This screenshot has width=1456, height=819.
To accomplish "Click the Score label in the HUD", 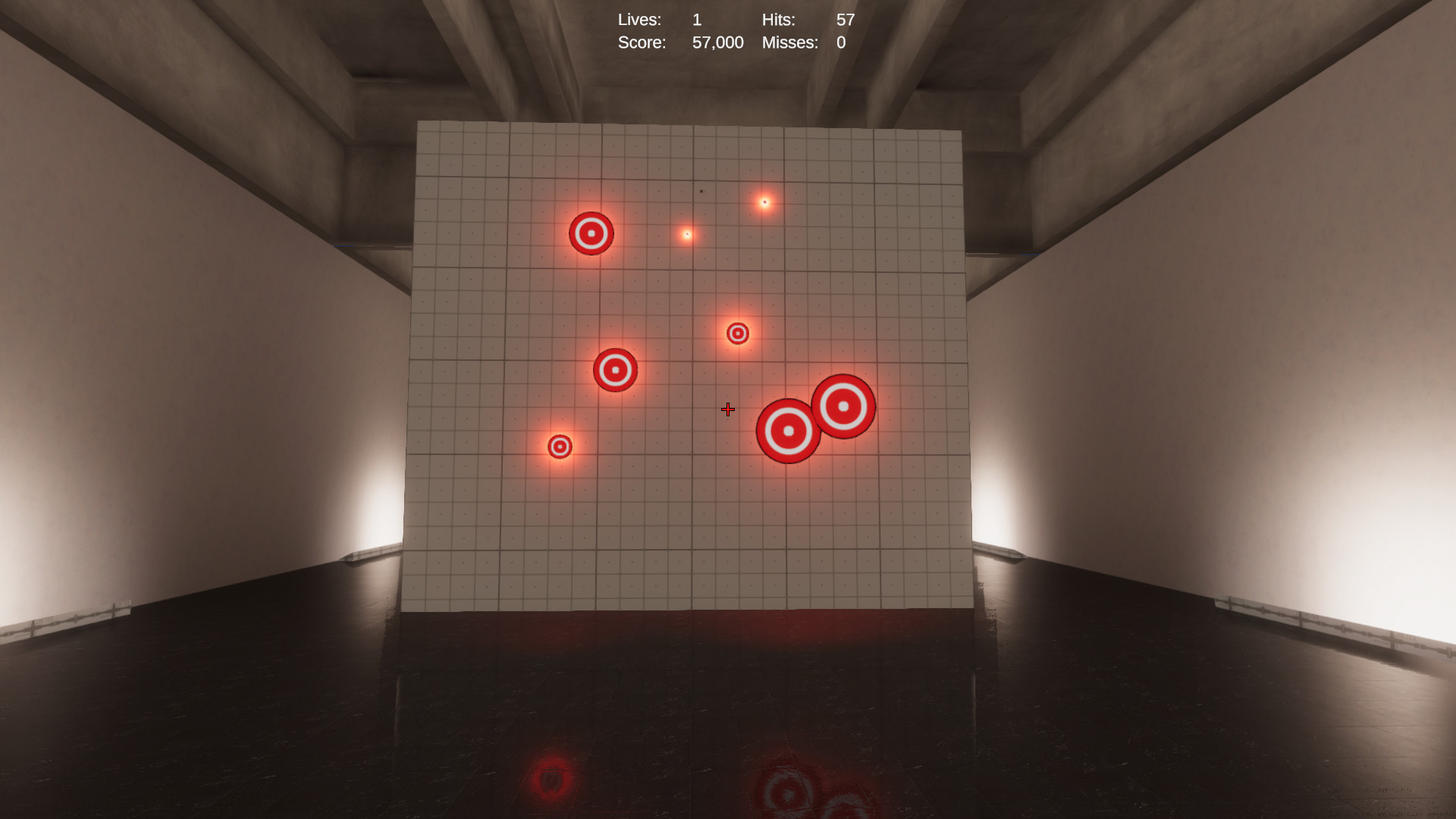I will pos(642,42).
